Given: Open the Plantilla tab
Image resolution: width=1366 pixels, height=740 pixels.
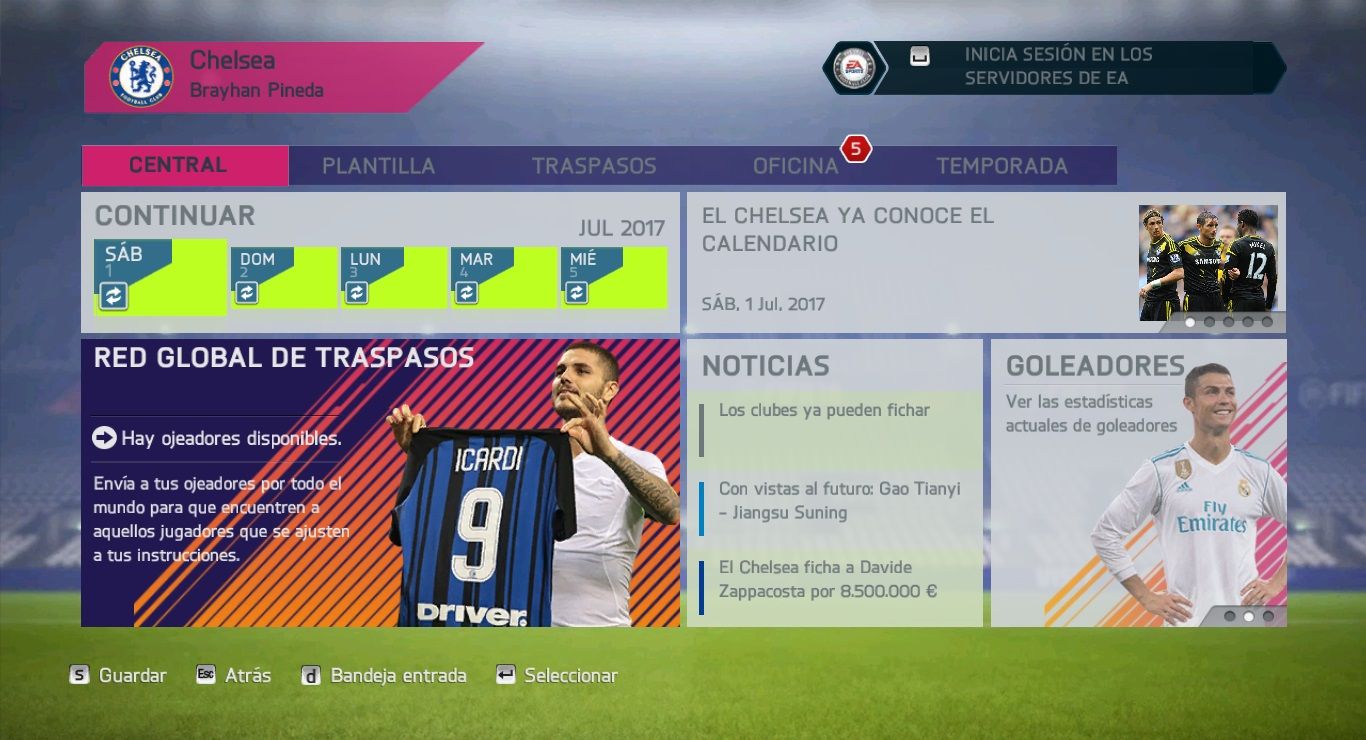Looking at the screenshot, I should tap(378, 166).
